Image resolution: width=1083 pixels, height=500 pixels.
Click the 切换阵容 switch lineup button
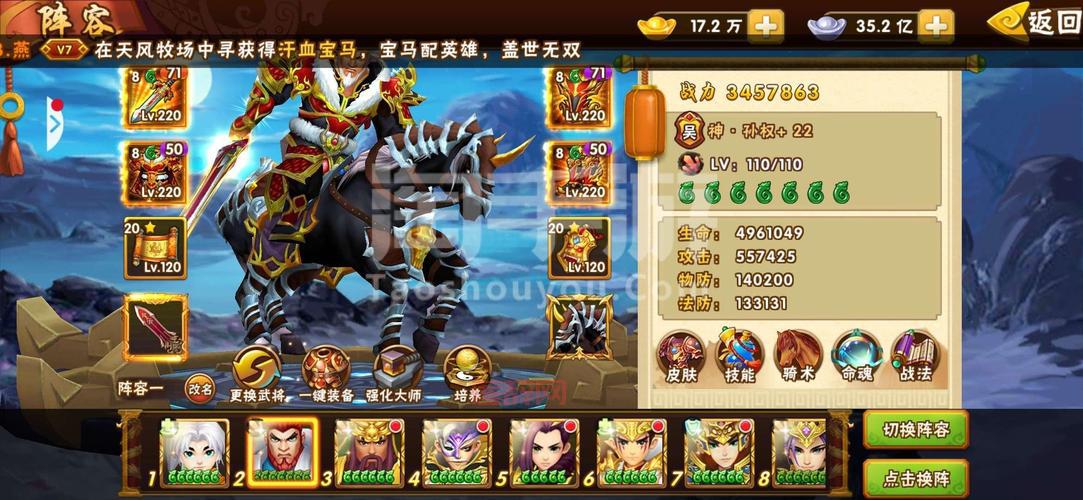[x=915, y=430]
